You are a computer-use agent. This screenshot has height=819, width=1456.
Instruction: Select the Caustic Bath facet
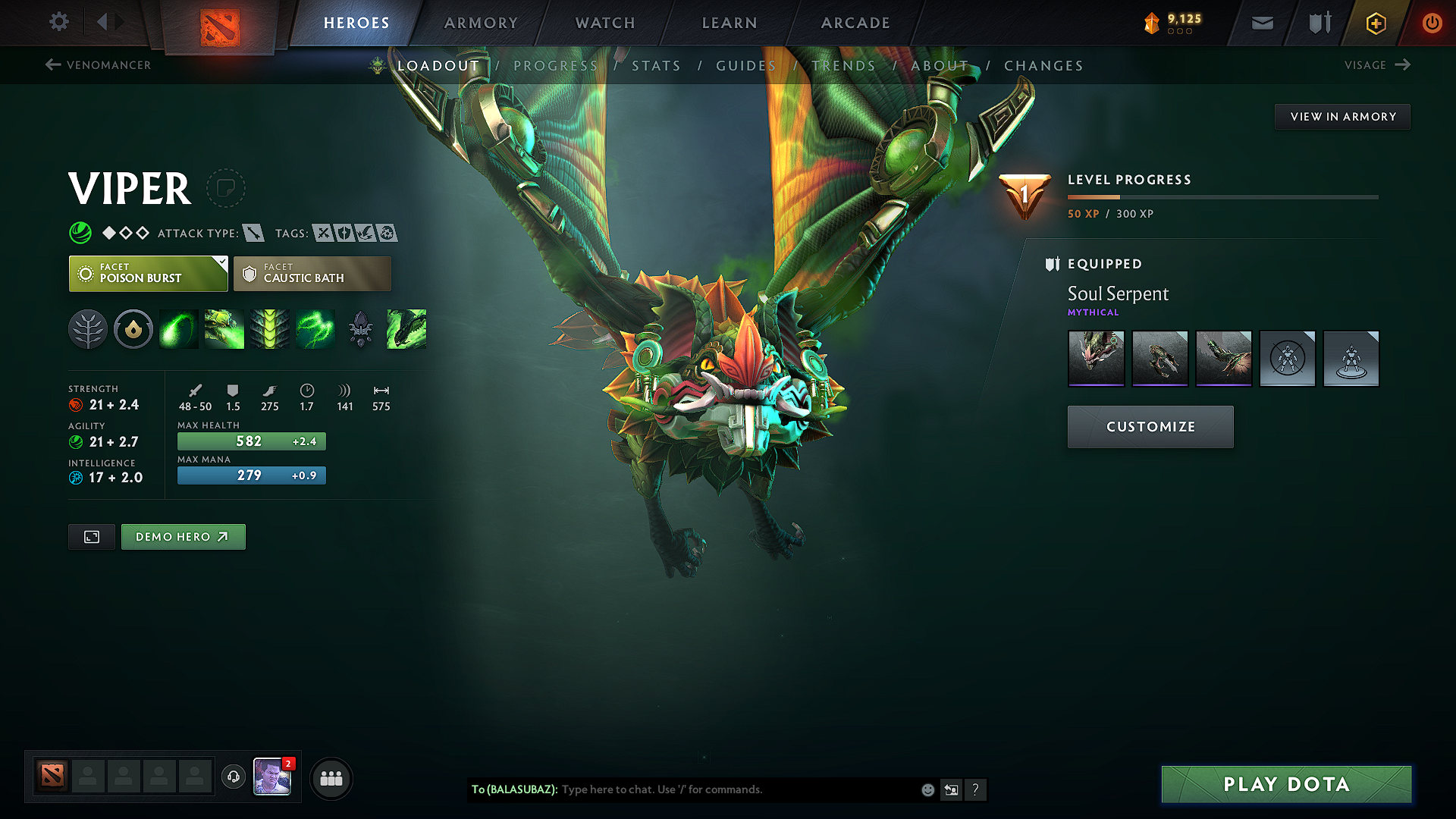312,273
